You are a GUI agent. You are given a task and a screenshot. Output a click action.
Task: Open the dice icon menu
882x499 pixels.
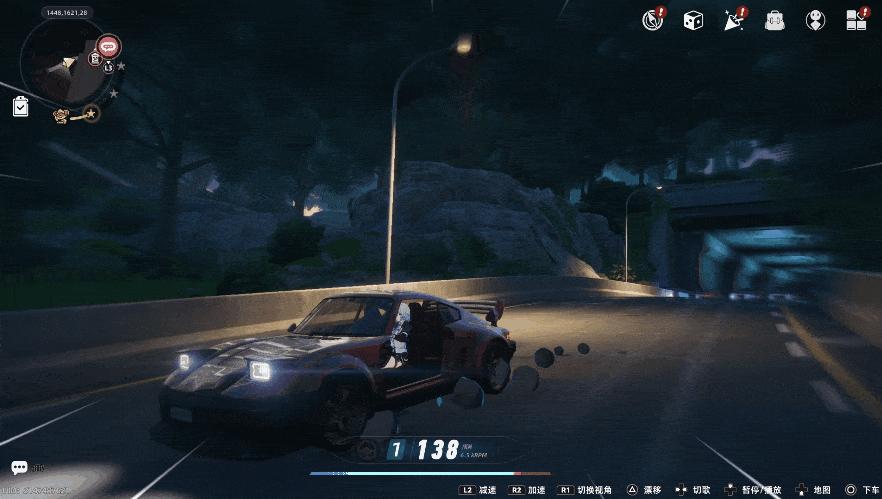point(693,20)
